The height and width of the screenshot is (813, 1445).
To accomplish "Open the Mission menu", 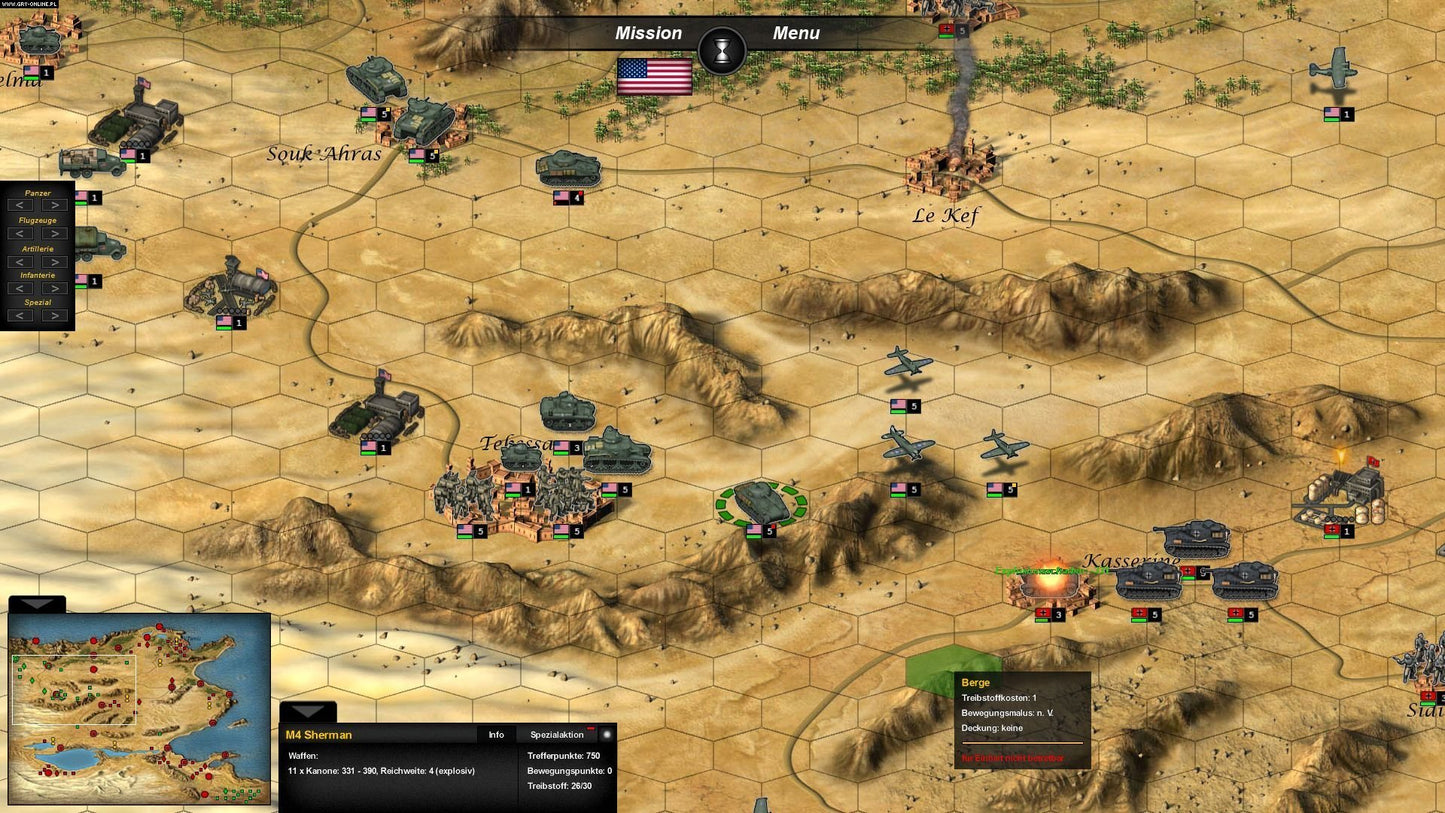I will tap(647, 33).
